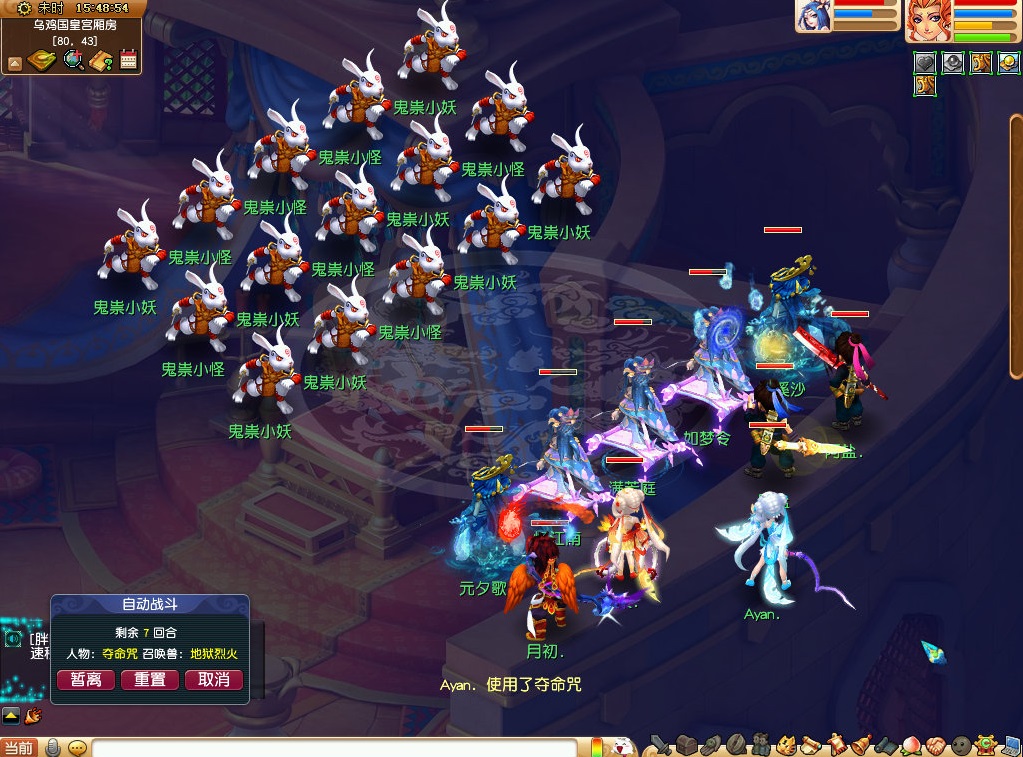Click the 暂离 button in auto-battle panel

click(x=86, y=680)
